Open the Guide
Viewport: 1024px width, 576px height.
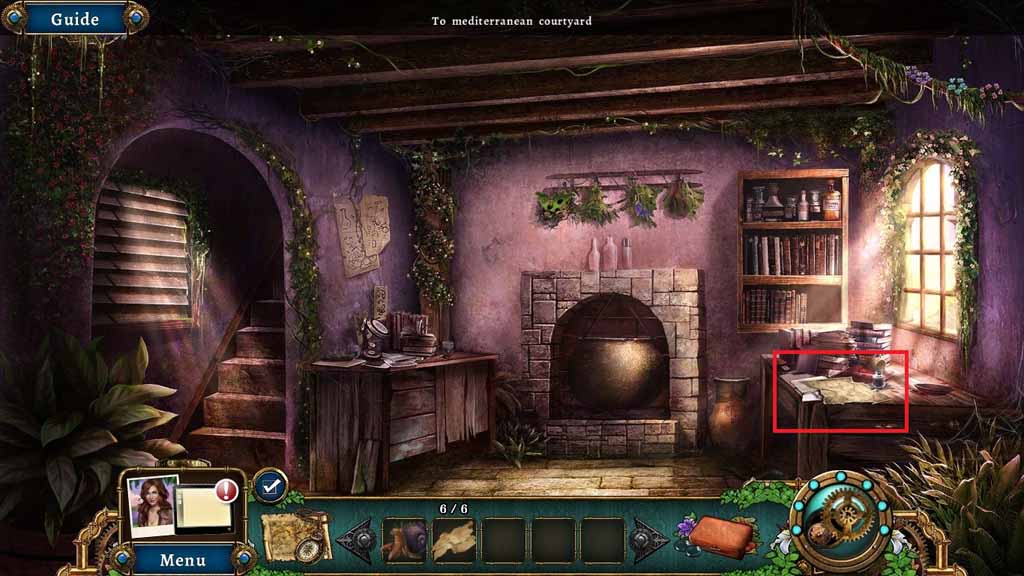74,19
